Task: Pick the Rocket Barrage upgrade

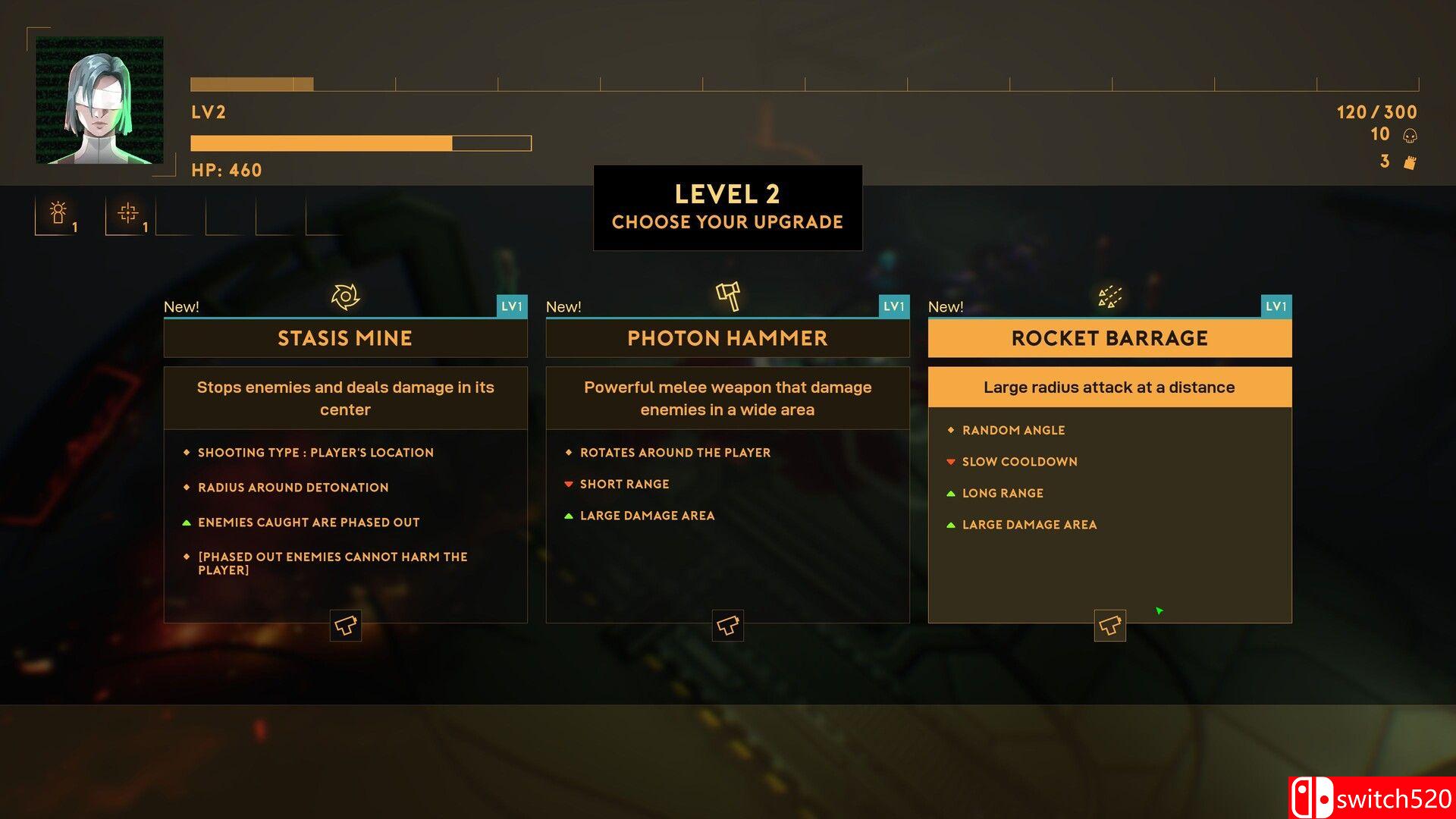Action: pos(1109,338)
